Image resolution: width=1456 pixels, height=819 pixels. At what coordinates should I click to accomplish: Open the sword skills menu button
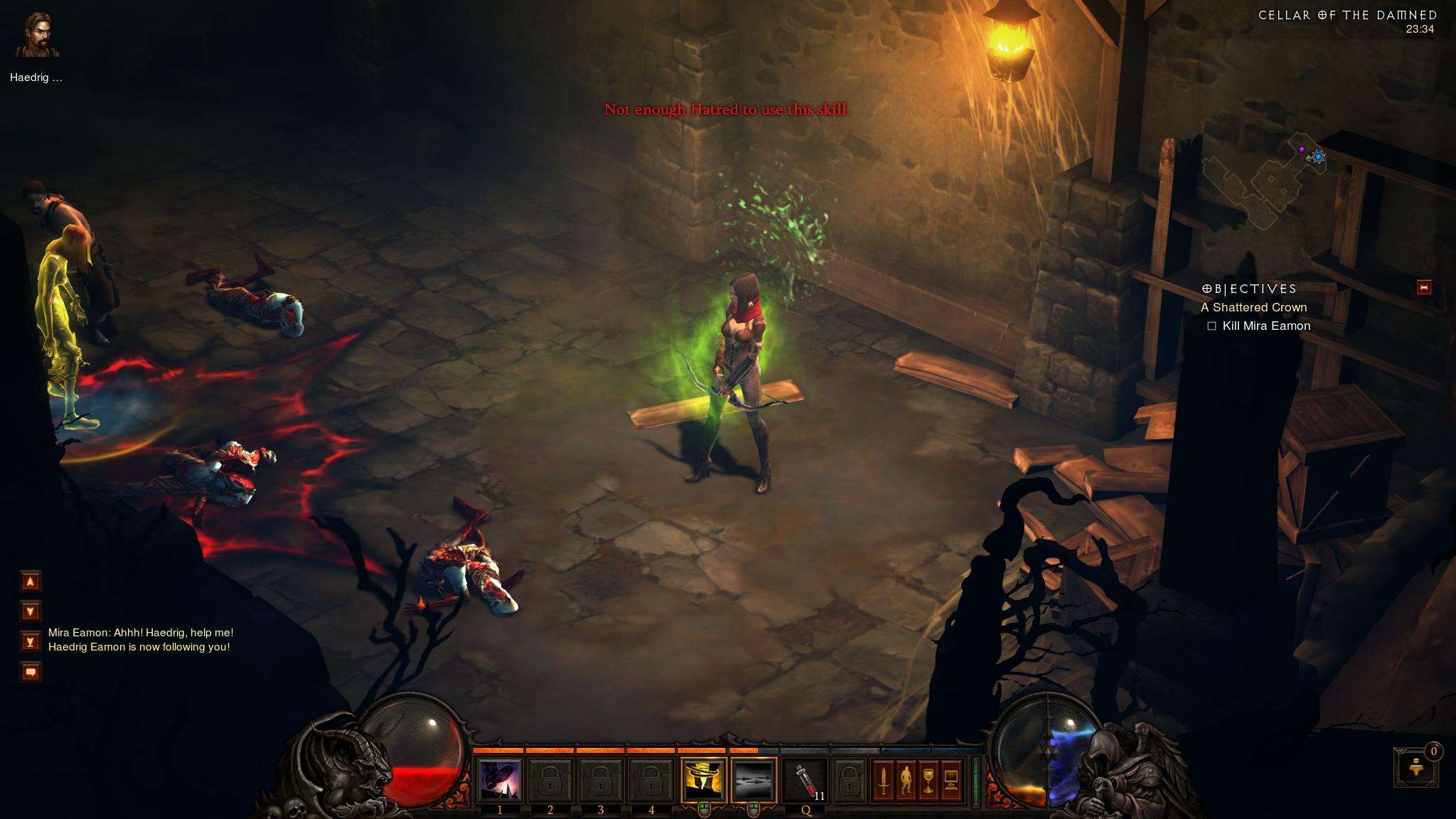pos(883,781)
